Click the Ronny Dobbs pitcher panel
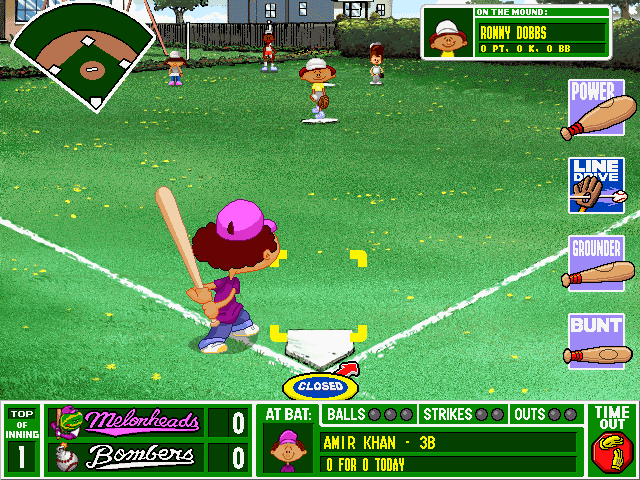This screenshot has height=480, width=640. point(515,33)
